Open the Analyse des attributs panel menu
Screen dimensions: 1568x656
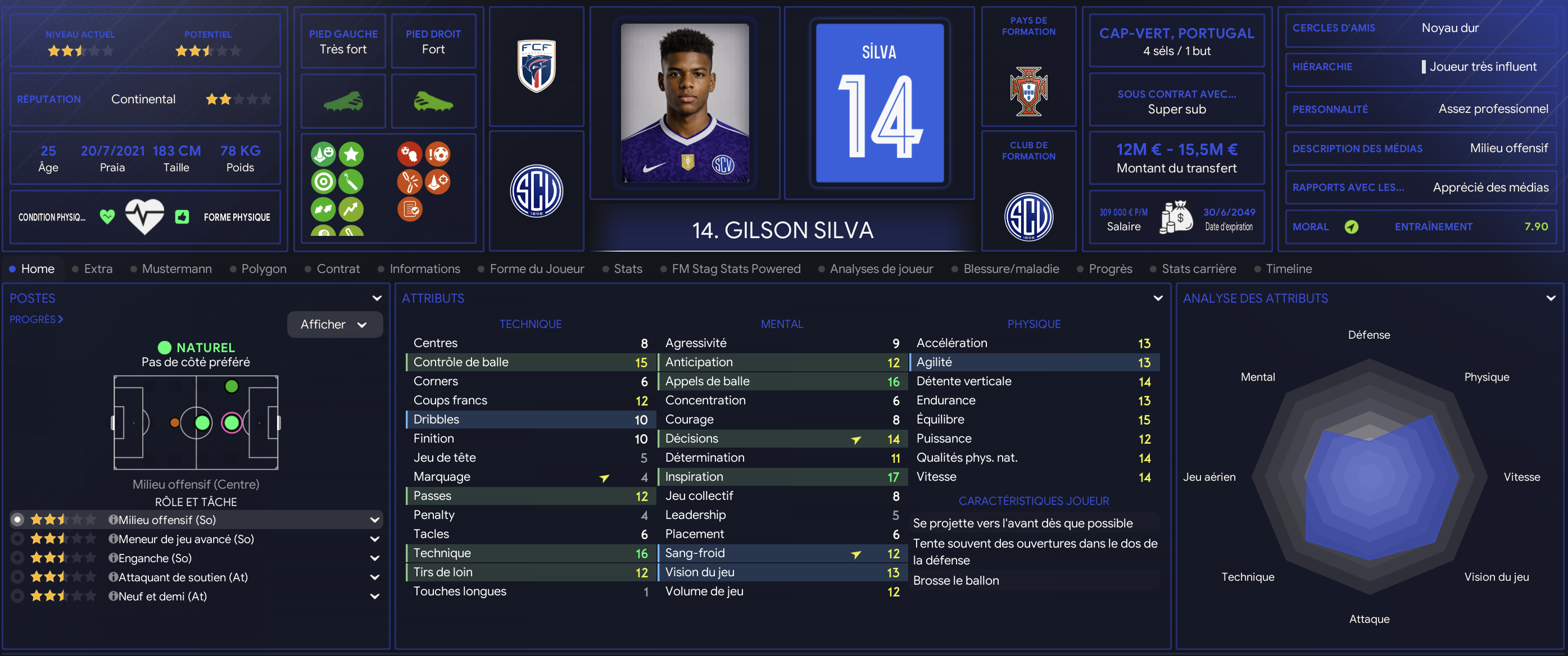(1550, 298)
